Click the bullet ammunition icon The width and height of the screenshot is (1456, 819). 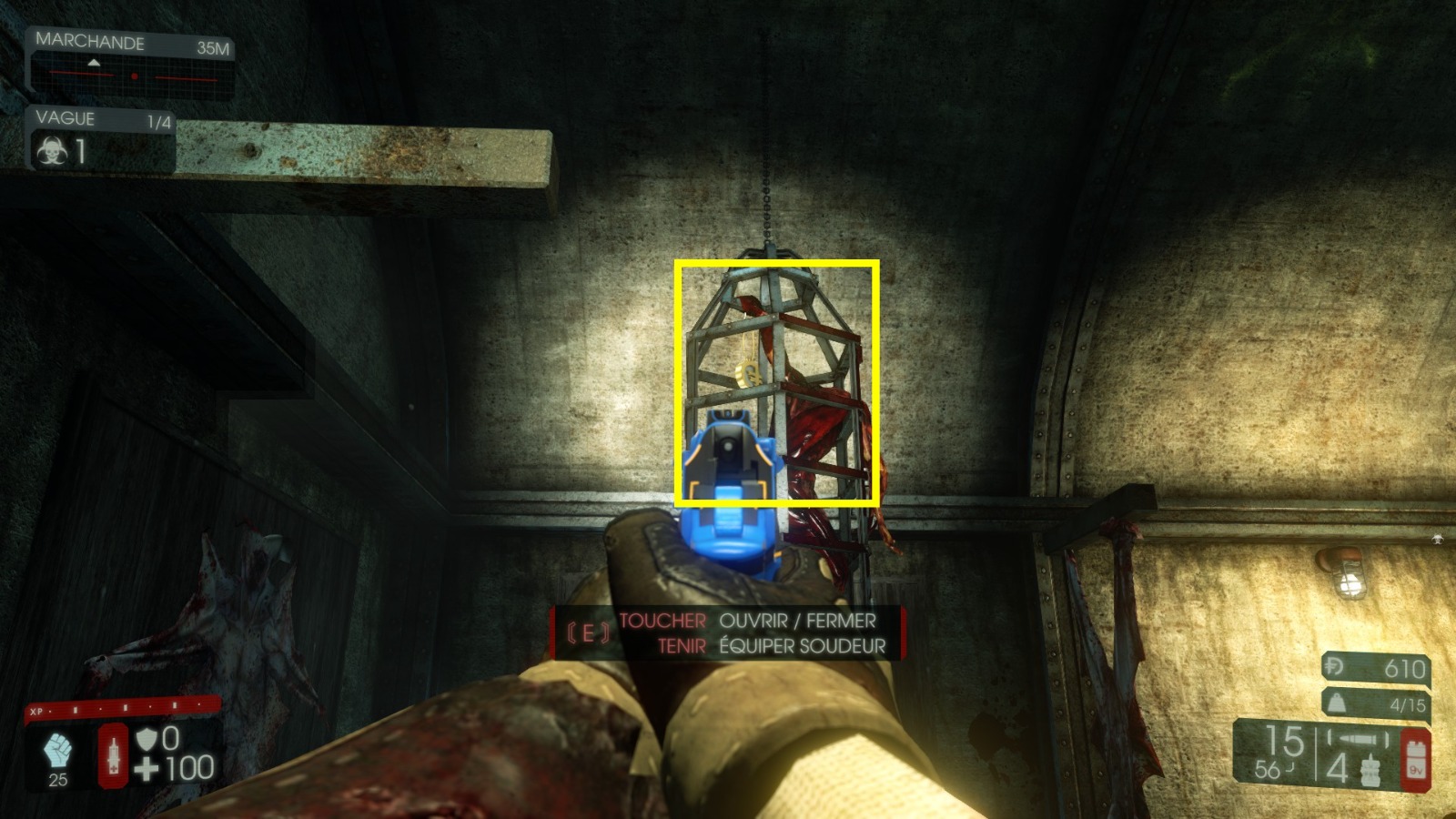click(x=1356, y=738)
